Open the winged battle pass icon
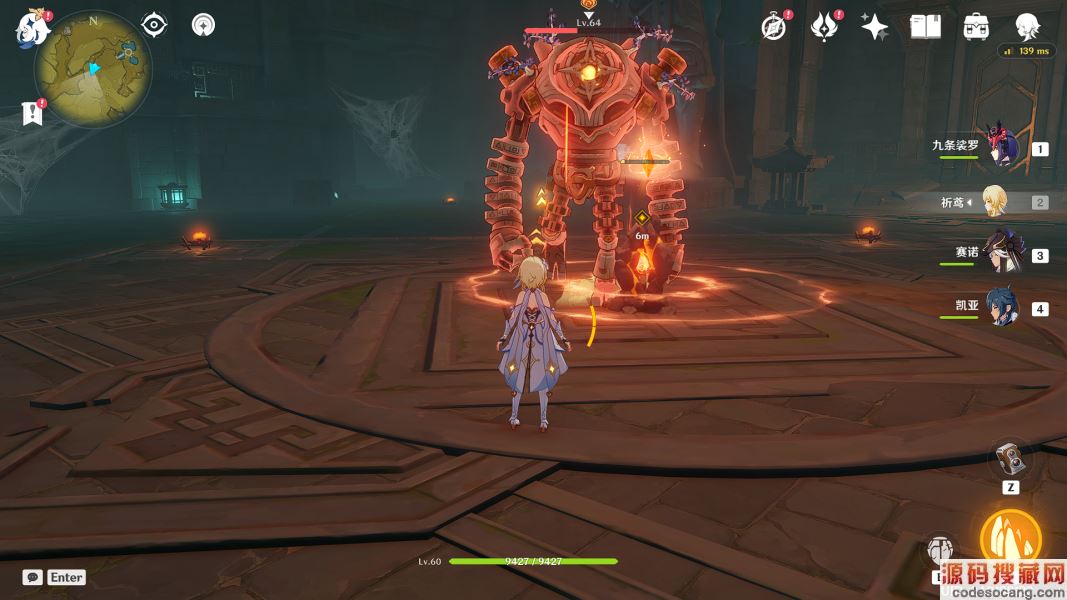The width and height of the screenshot is (1067, 600). point(824,27)
